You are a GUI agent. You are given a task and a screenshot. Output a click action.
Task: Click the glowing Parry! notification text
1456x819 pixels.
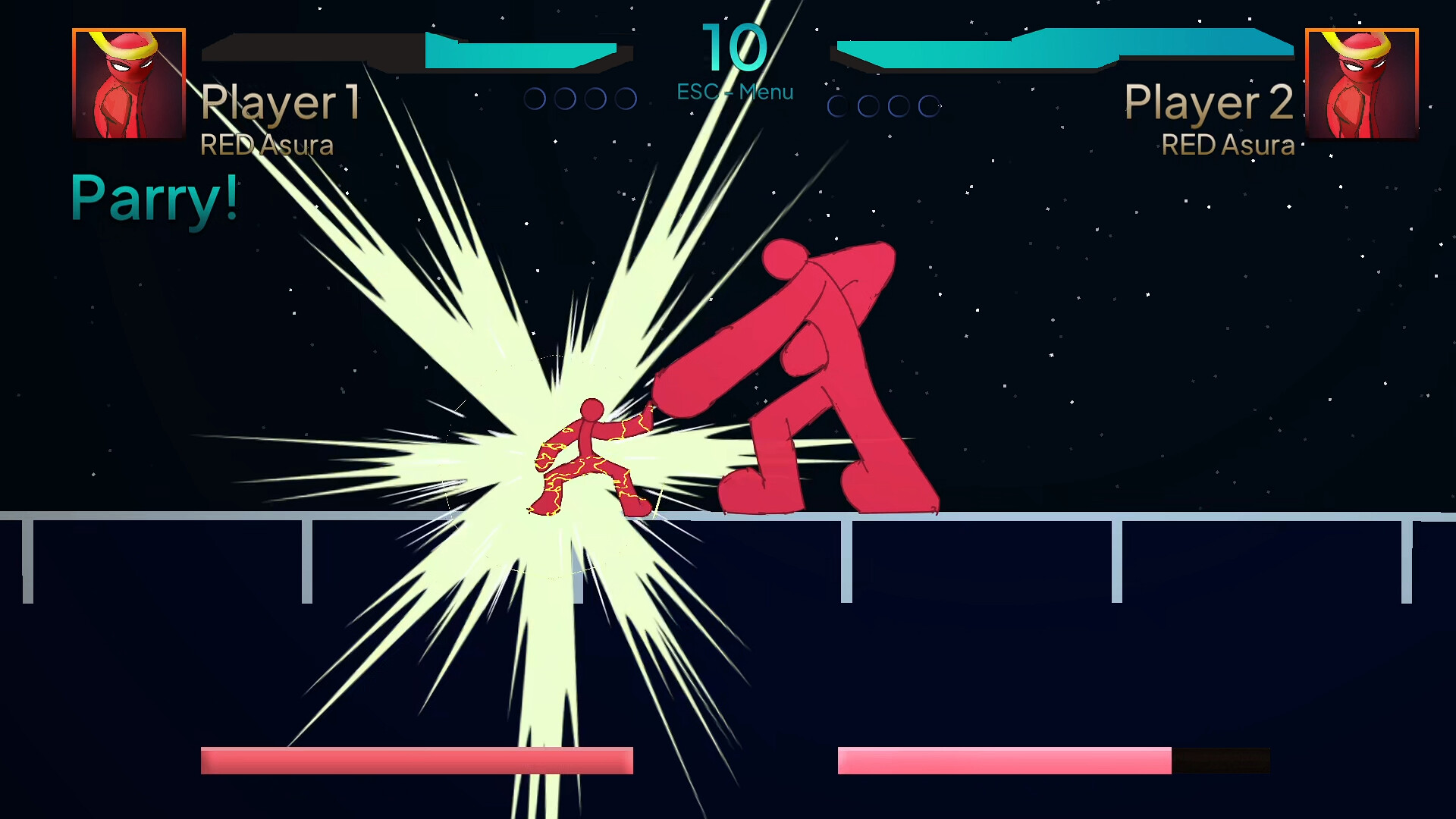click(152, 196)
